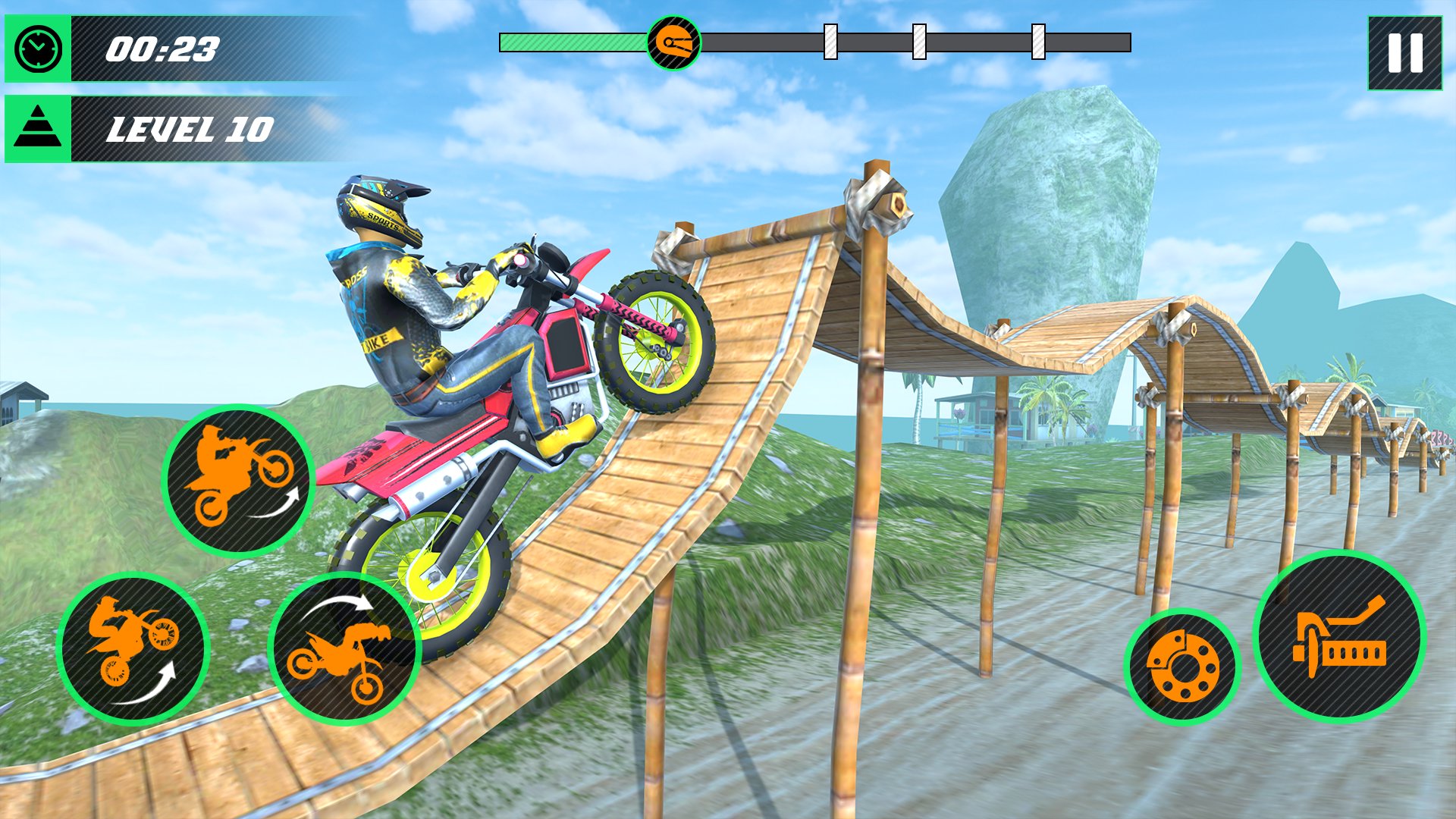
Task: Tap the lean-forward tilt button
Action: (x=344, y=648)
